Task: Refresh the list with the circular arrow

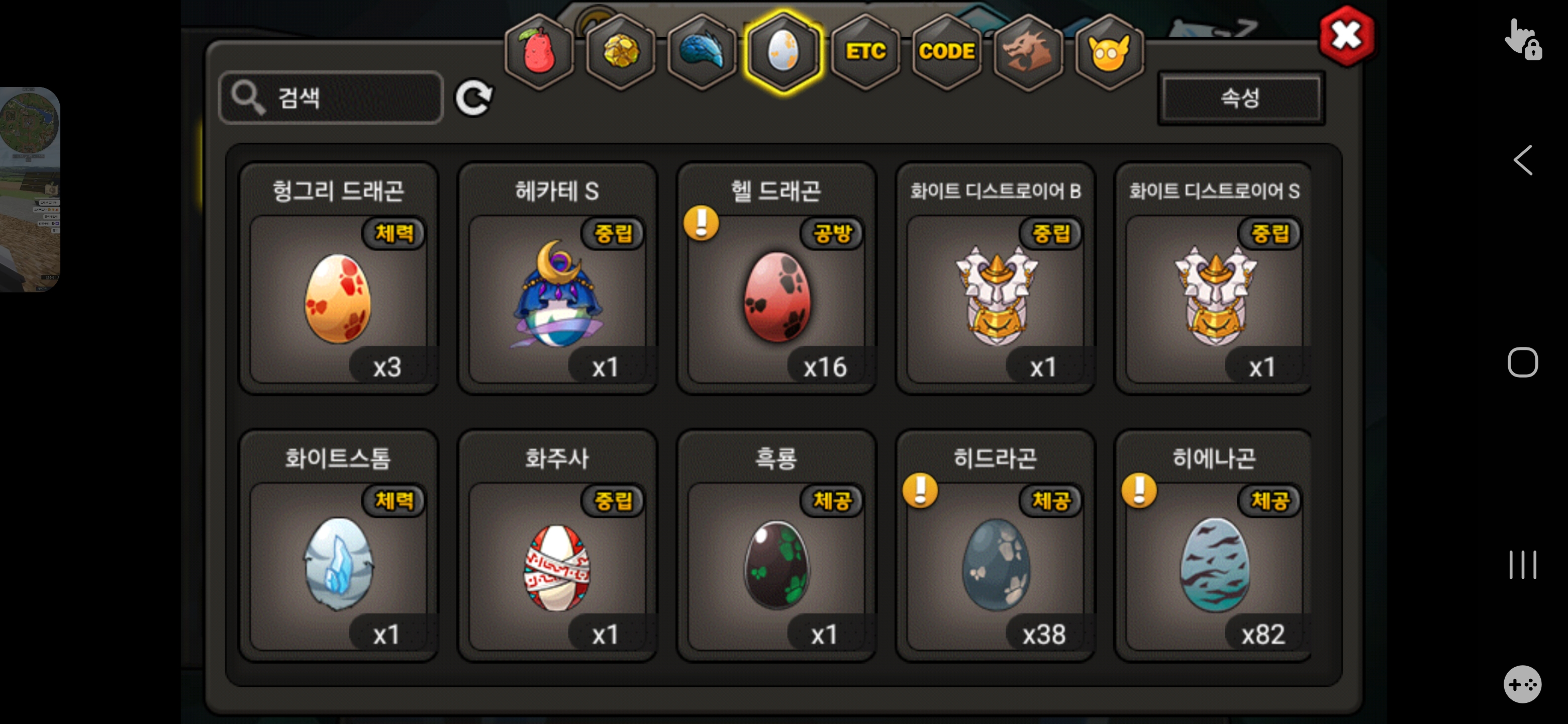Action: [474, 98]
